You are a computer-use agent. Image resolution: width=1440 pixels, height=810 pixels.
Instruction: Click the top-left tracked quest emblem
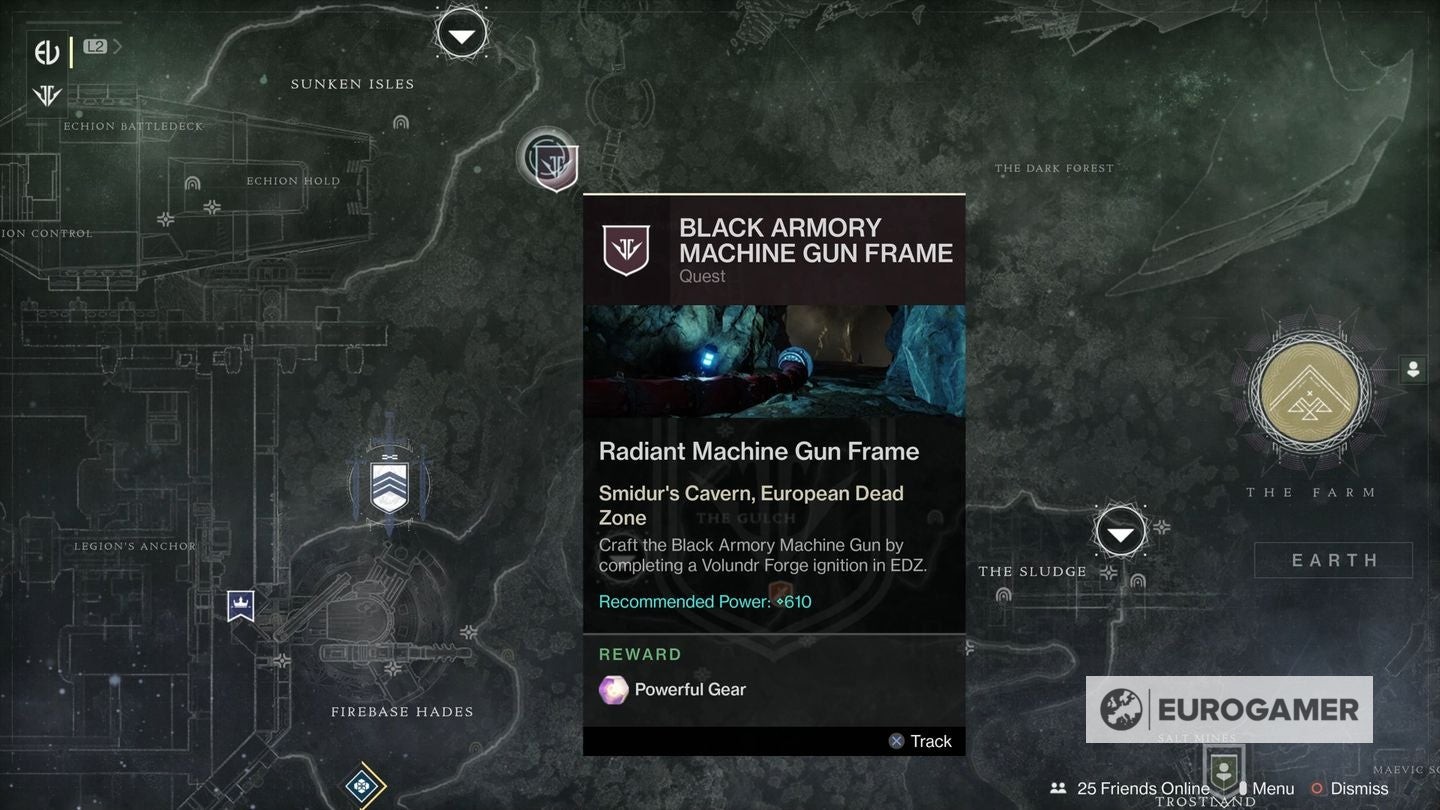pos(47,52)
